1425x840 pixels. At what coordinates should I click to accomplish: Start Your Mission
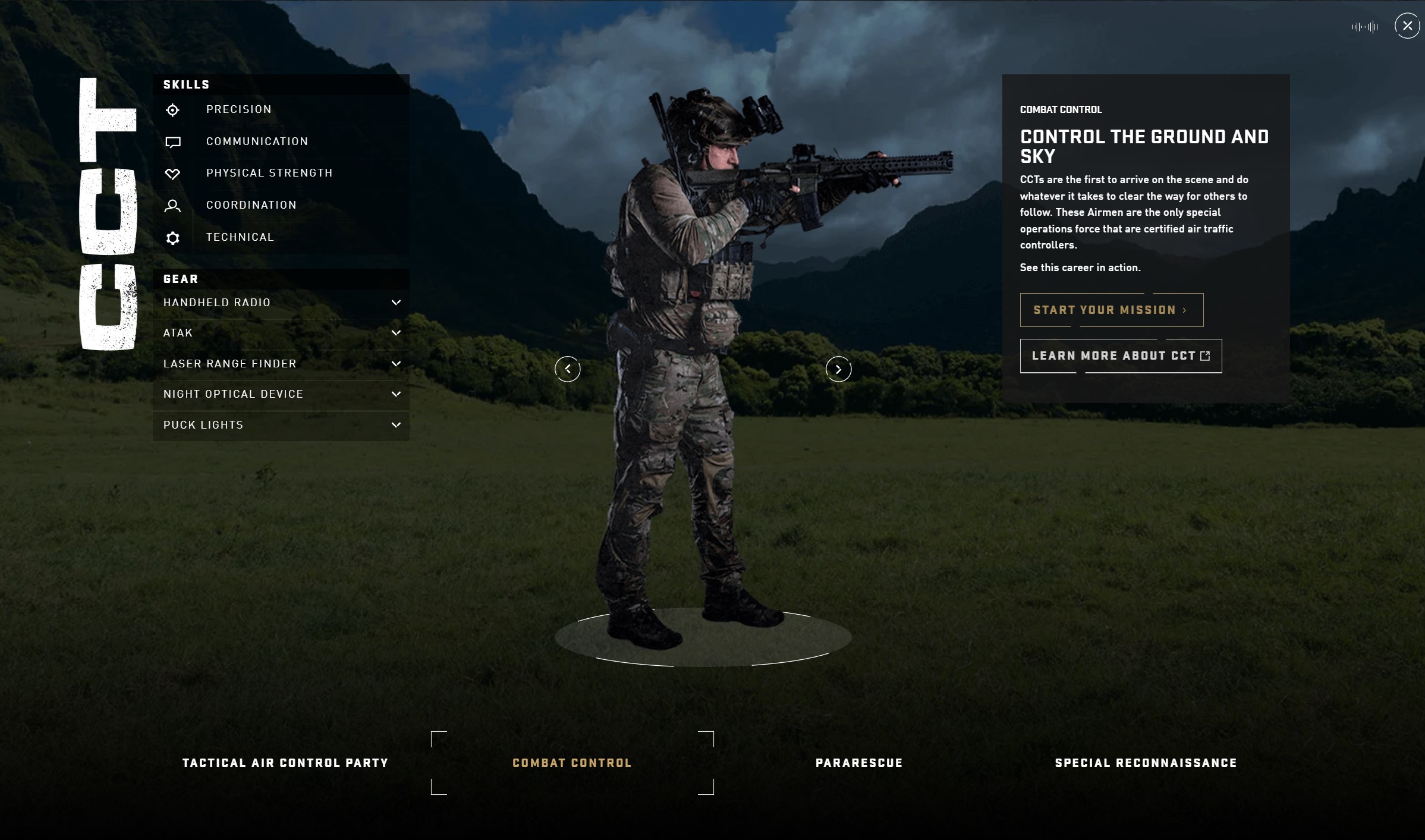coord(1111,310)
